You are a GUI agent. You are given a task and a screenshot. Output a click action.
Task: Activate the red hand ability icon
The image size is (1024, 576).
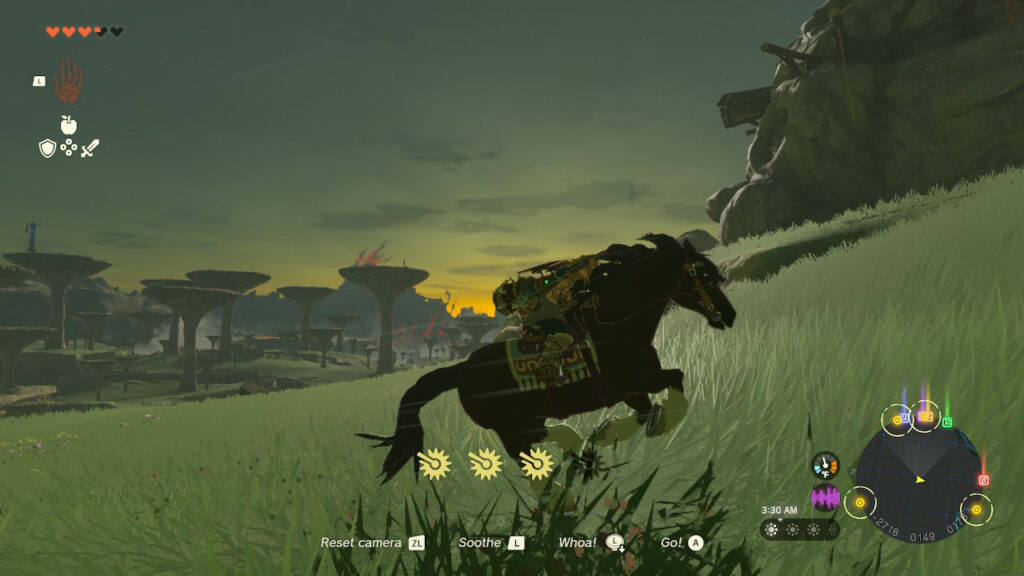click(x=68, y=80)
